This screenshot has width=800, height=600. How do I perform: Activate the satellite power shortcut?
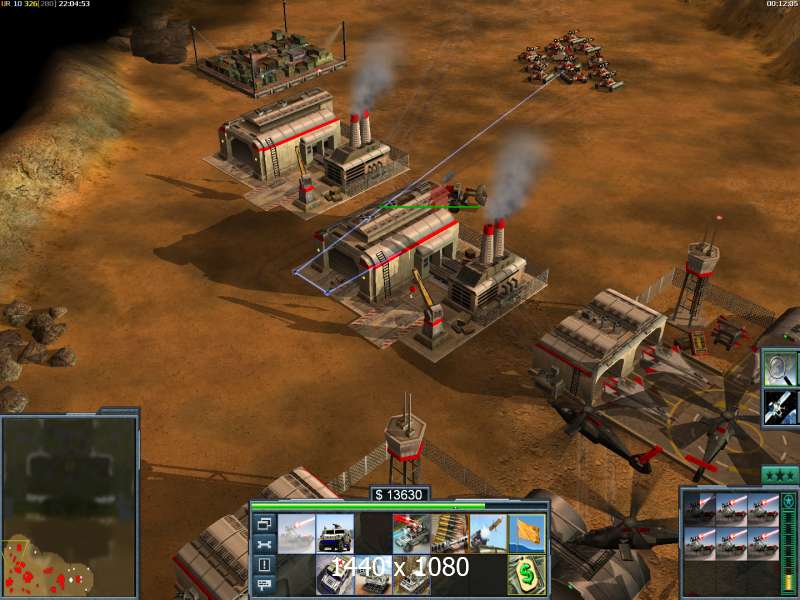(x=779, y=406)
